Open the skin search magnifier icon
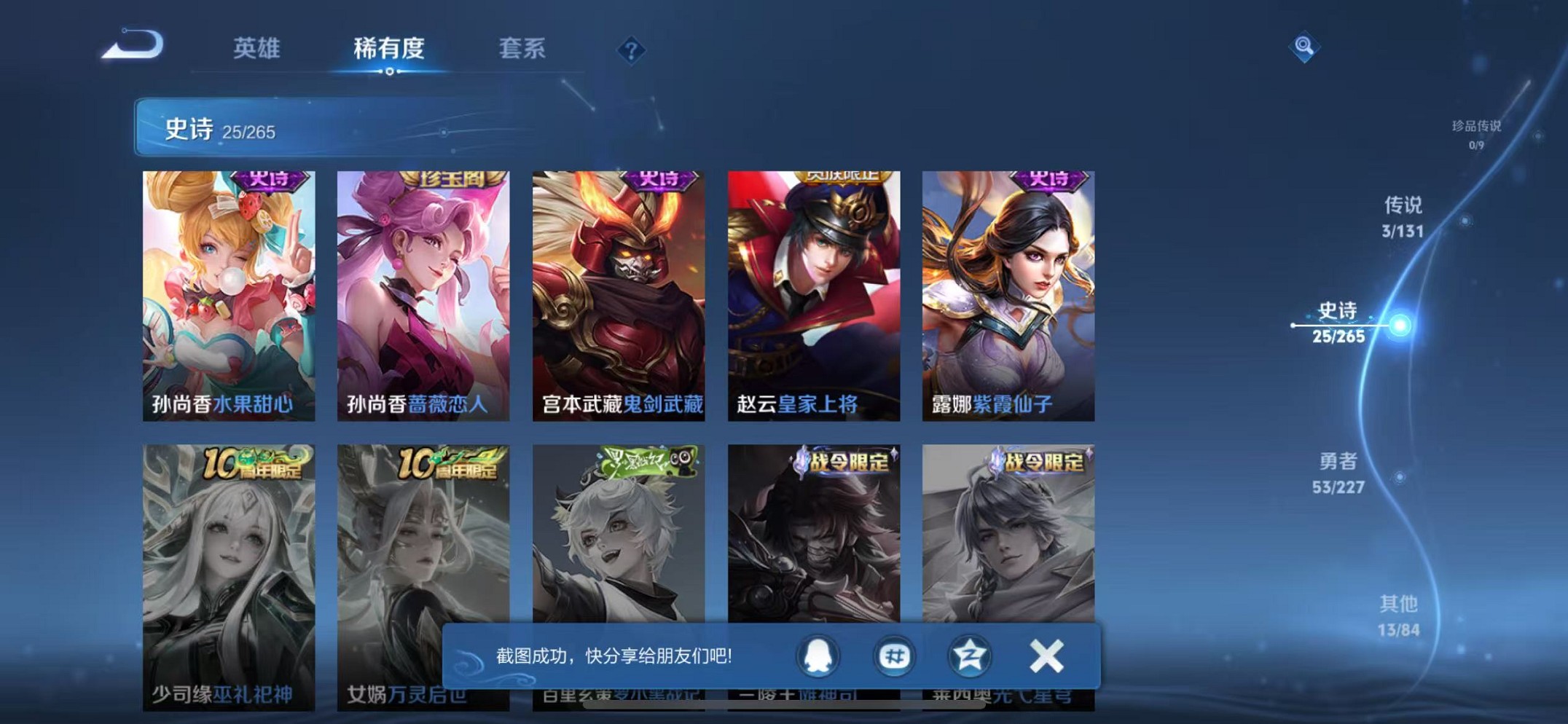 (x=1304, y=47)
